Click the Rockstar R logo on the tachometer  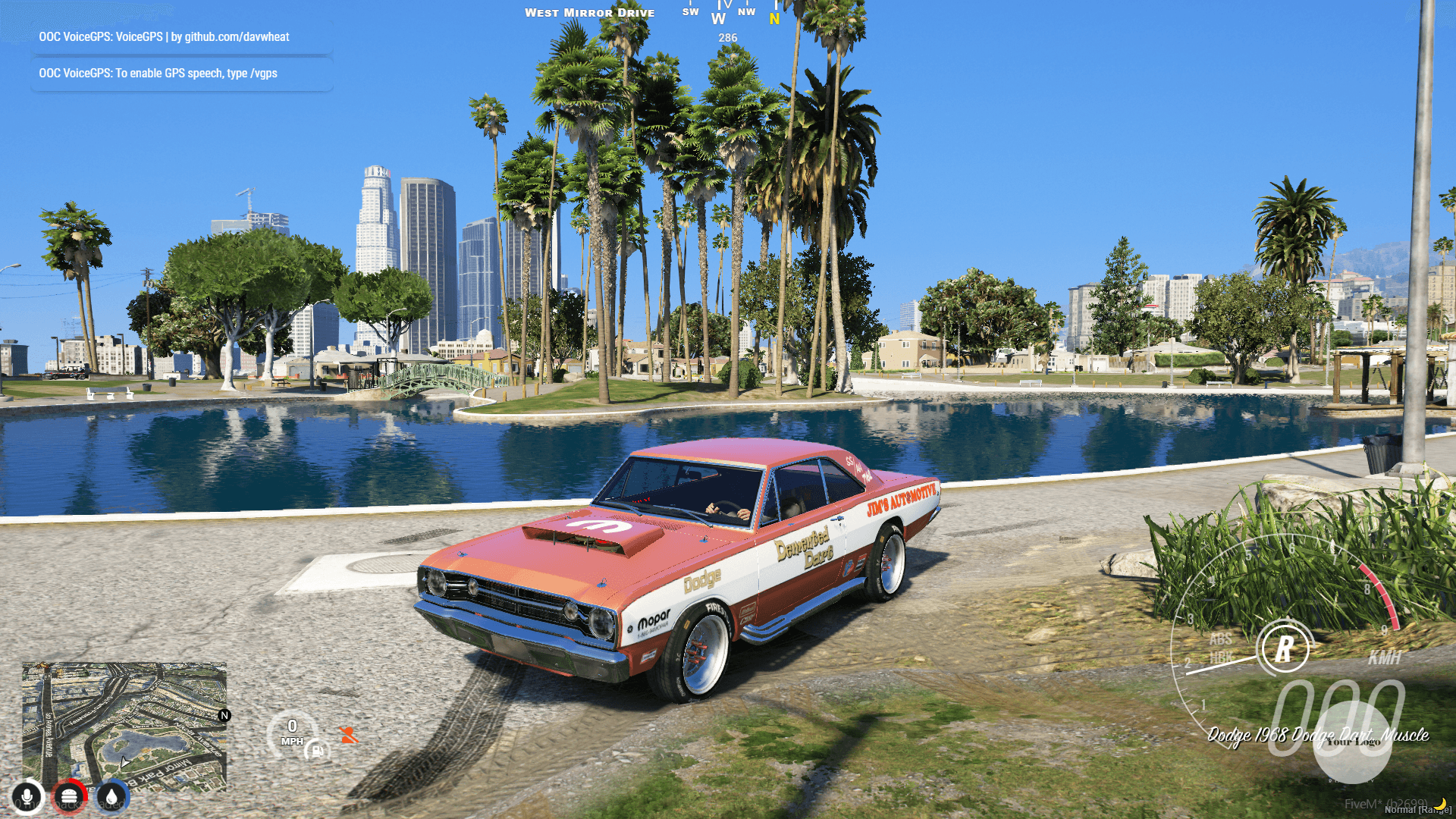tap(1285, 648)
